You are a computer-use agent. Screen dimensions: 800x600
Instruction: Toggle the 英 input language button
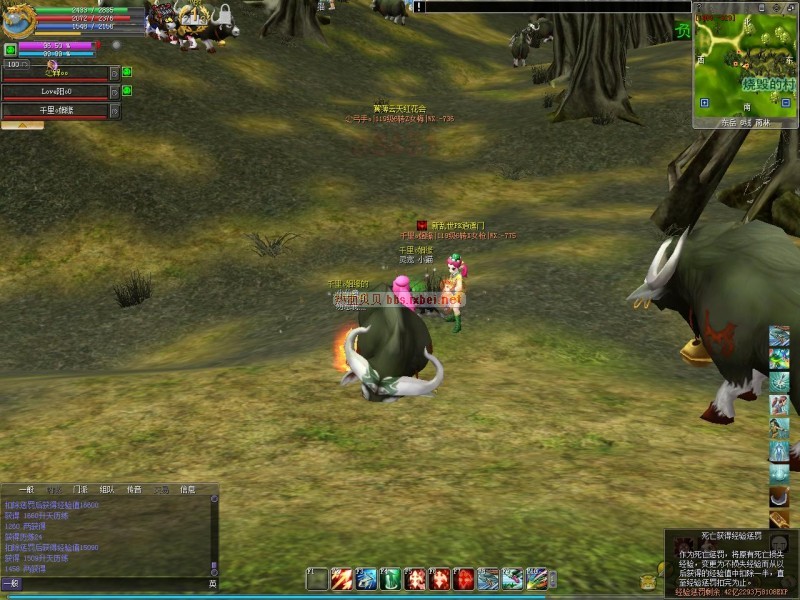click(212, 583)
